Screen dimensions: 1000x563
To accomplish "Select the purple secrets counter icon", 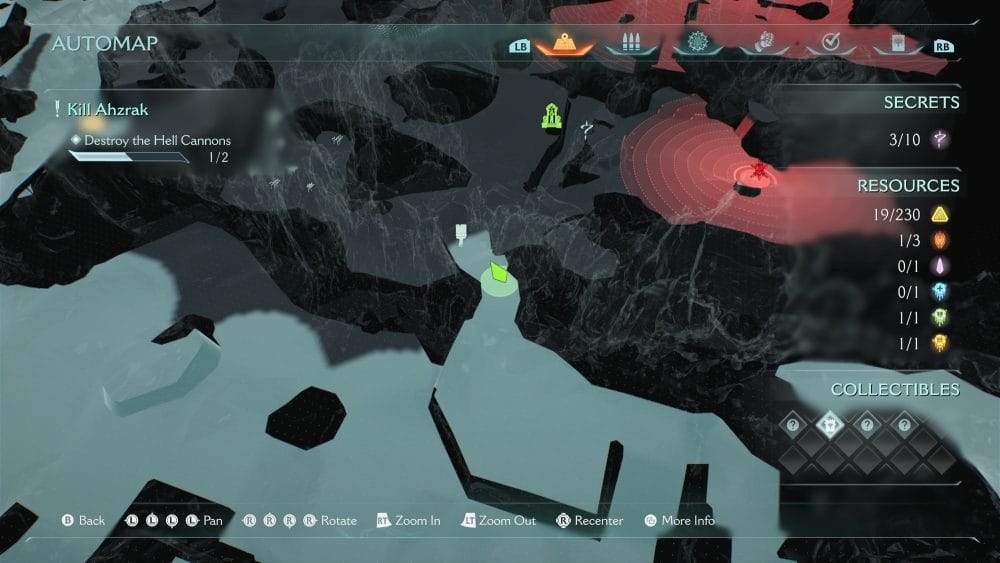I will pyautogui.click(x=940, y=139).
